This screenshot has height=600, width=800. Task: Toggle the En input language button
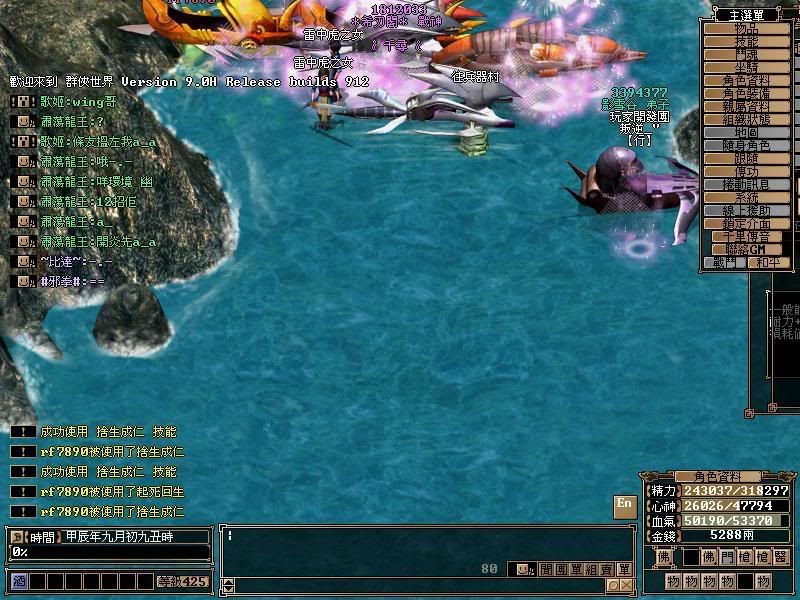[x=624, y=505]
